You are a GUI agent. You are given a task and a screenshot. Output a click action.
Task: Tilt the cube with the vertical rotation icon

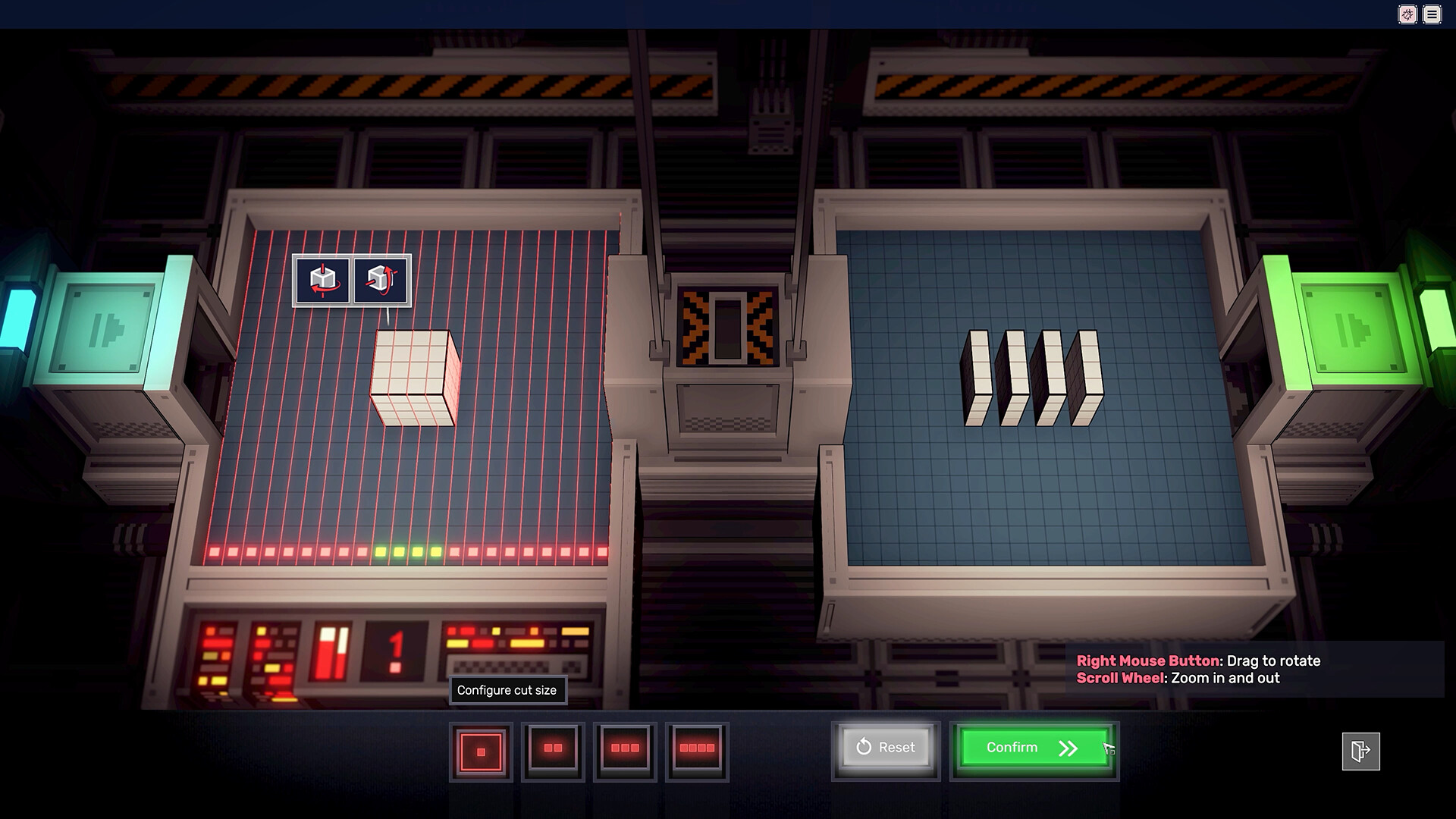379,280
